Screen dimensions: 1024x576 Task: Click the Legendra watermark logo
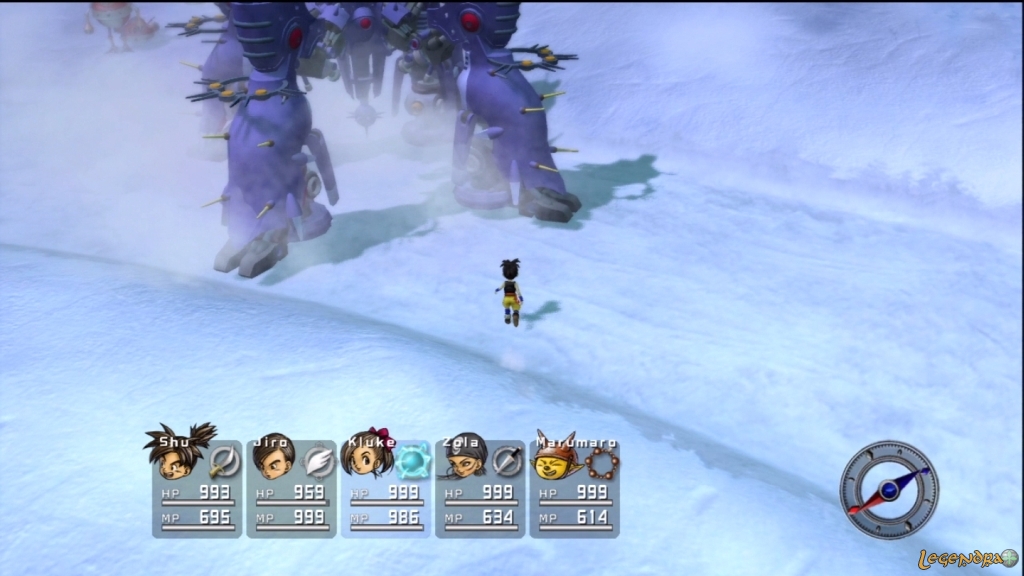[x=967, y=559]
